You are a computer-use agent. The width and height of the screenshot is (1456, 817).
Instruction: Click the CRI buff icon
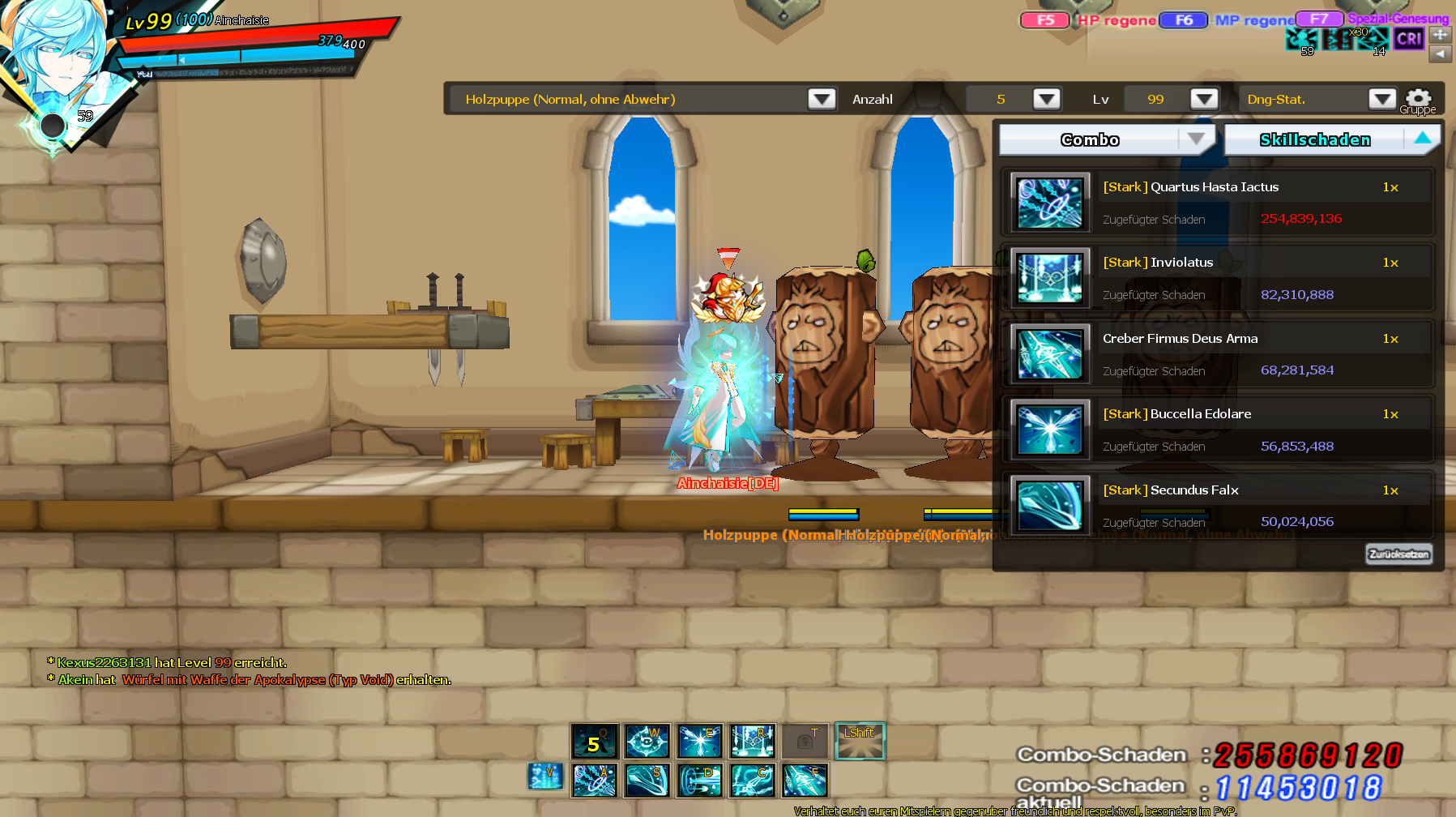point(1409,38)
